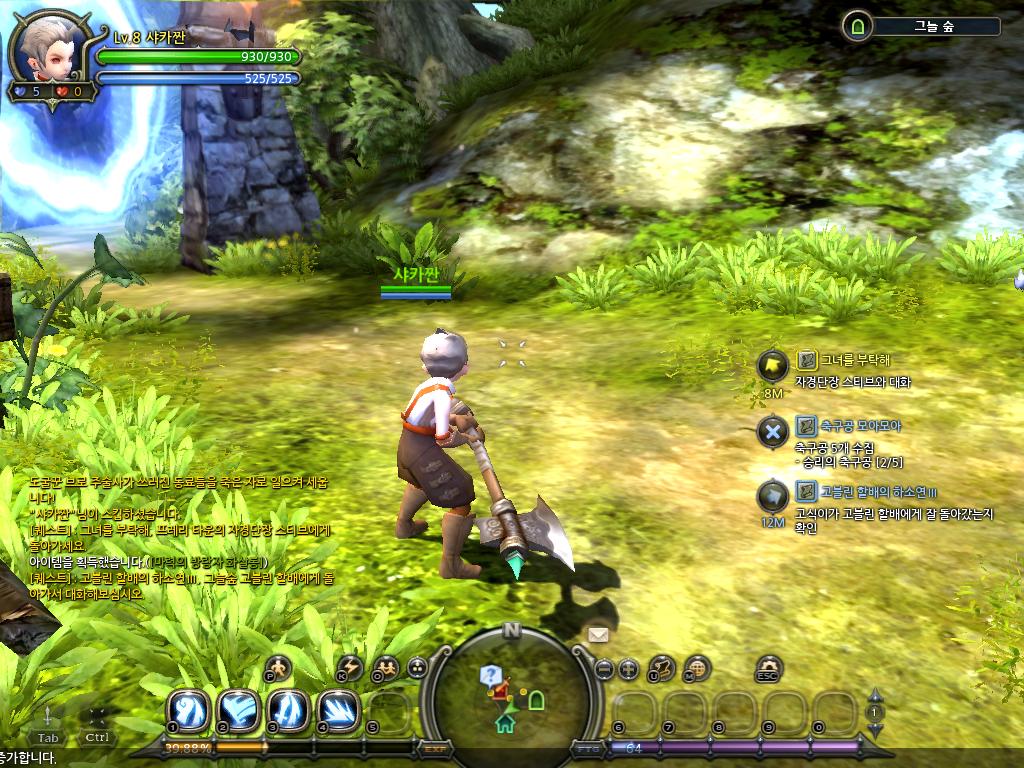Open the unread mail envelope notification
The height and width of the screenshot is (768, 1024).
(598, 634)
